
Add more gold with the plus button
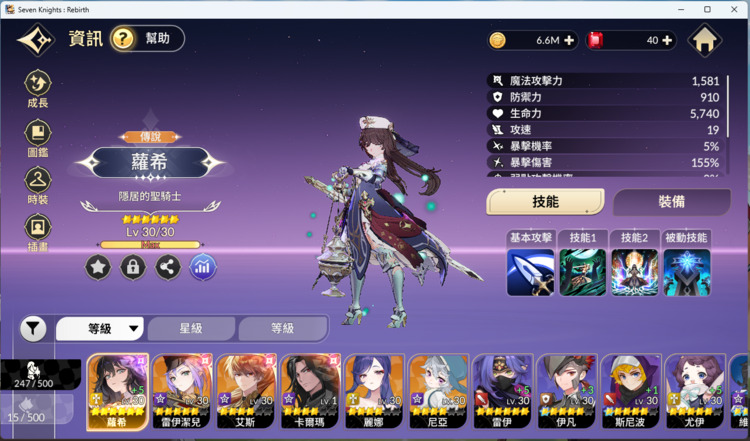(x=569, y=40)
